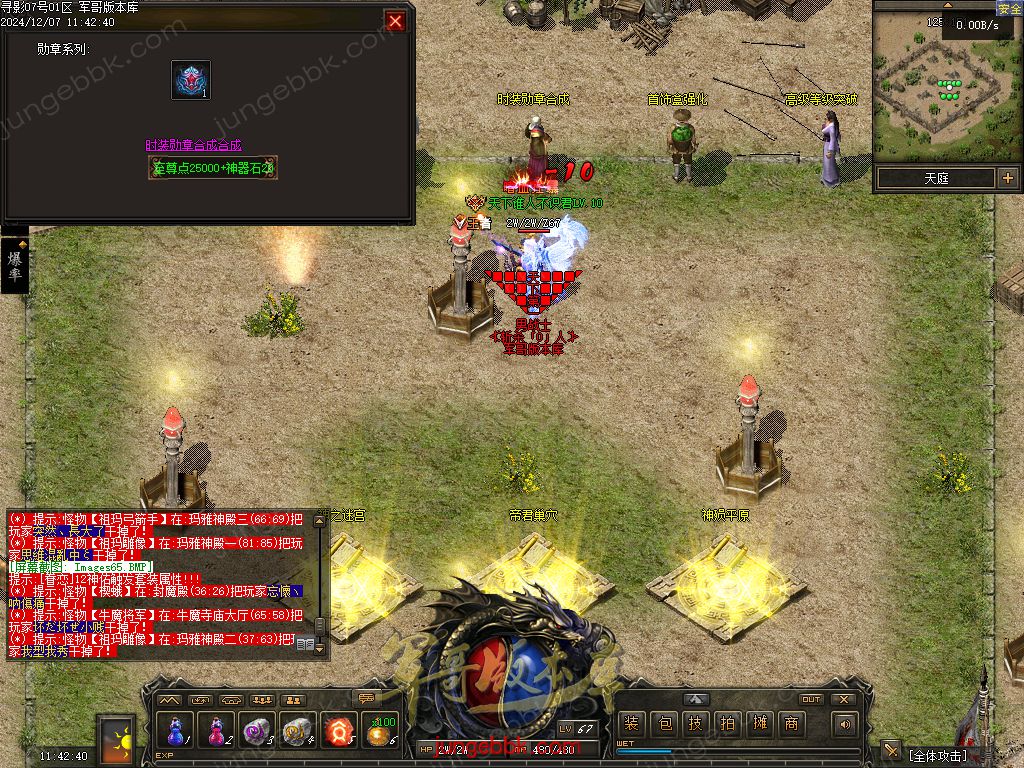
Task: Open the shop (商)
Action: 791,724
